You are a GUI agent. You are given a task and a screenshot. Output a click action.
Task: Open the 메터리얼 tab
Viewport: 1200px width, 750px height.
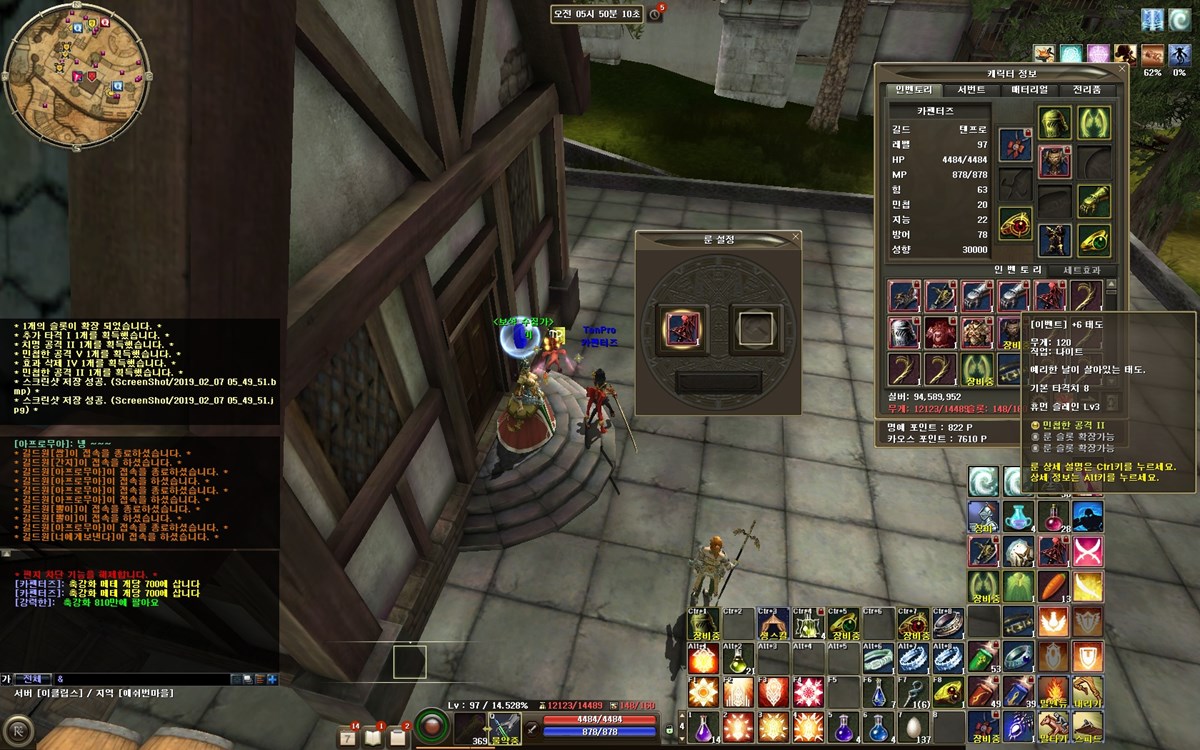tap(1029, 90)
